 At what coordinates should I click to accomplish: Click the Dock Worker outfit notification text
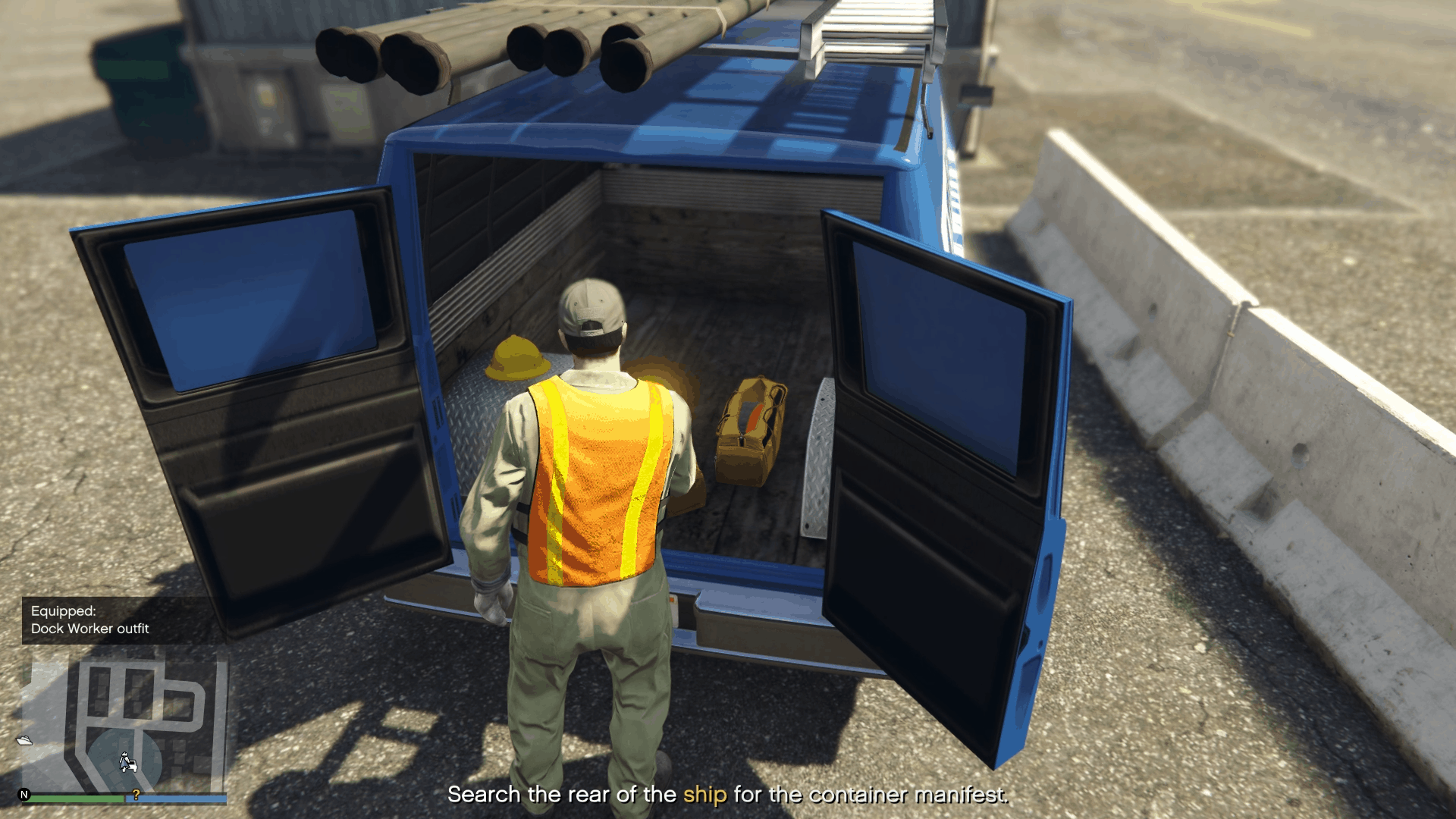click(x=91, y=629)
